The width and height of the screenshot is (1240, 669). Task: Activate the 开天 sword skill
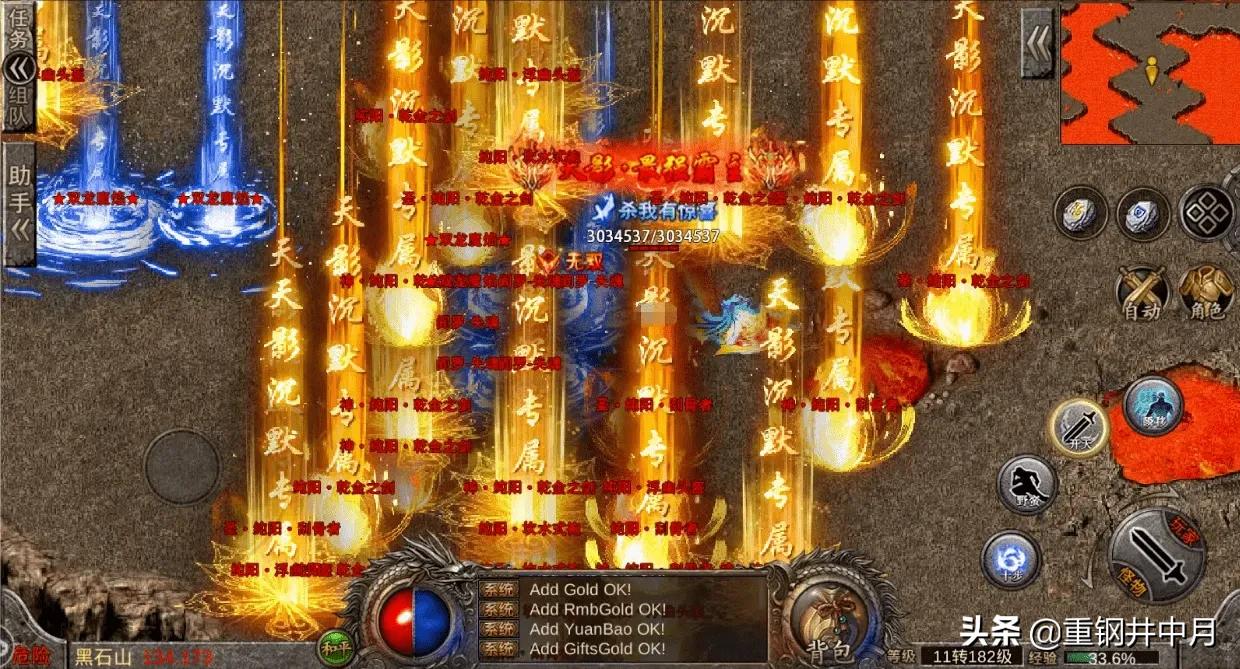pos(1078,428)
